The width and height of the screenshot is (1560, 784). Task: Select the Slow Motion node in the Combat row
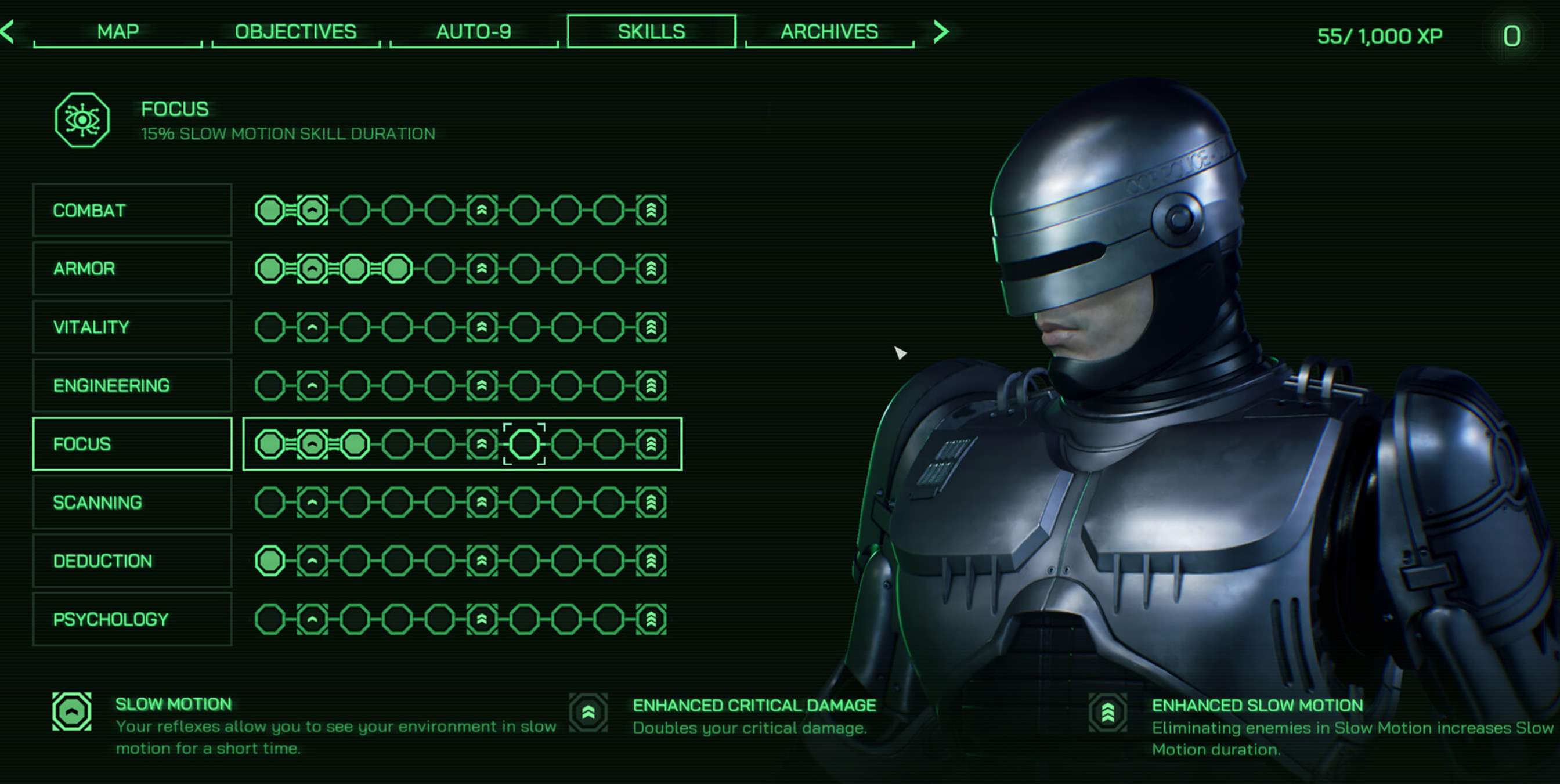(312, 211)
